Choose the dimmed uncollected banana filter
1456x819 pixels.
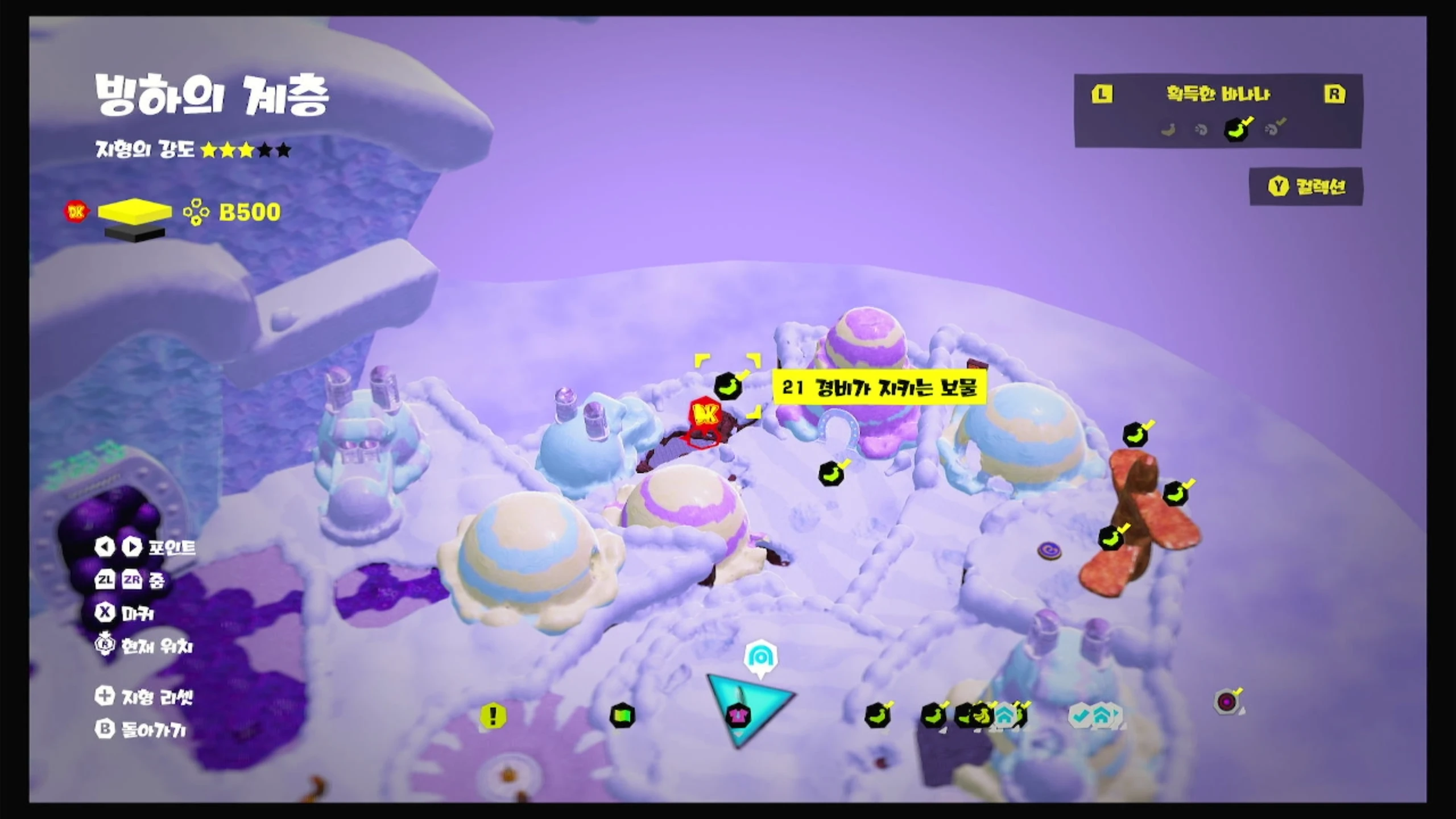1168,130
